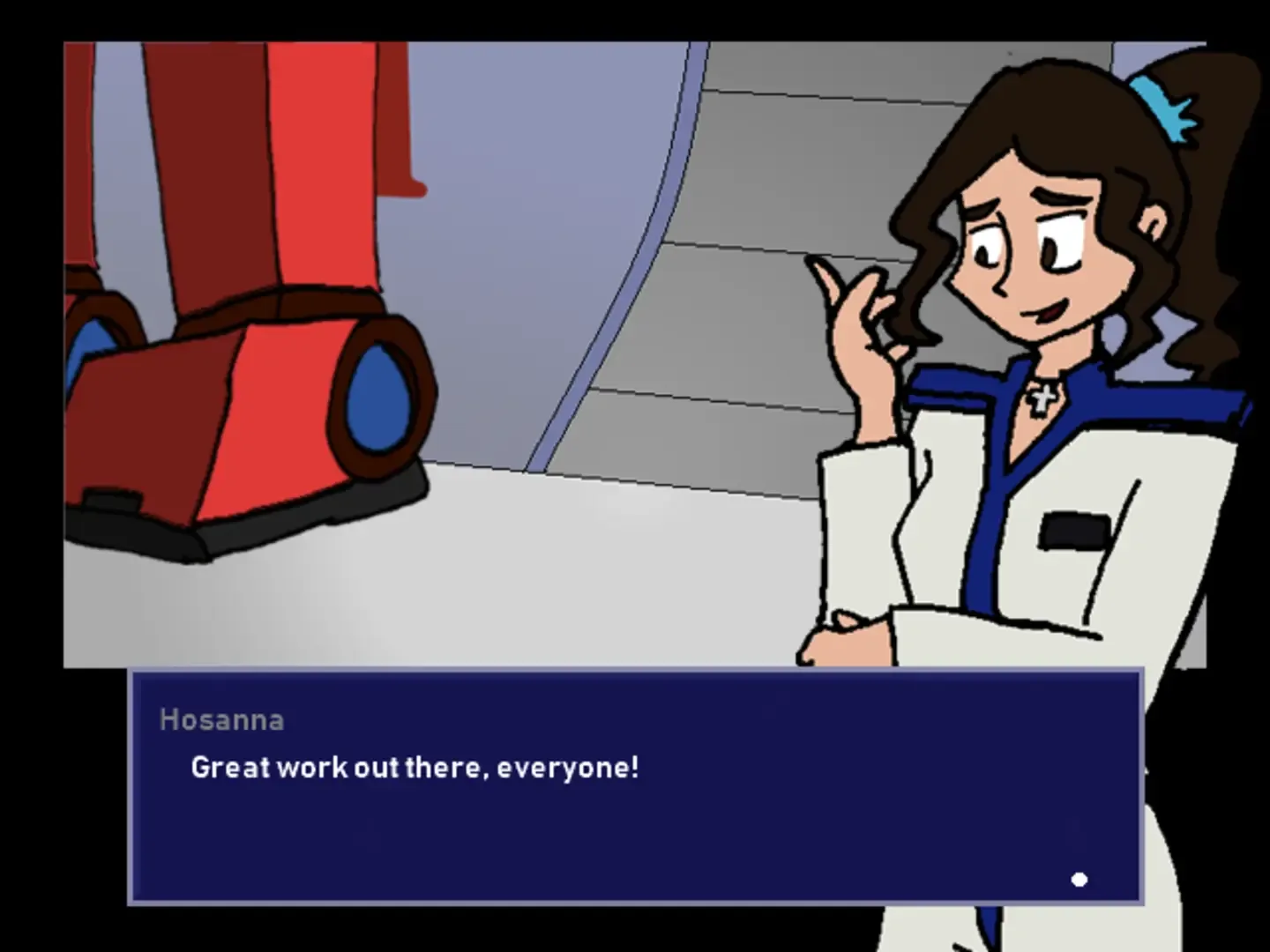
Task: Click the dialogue text line
Action: (414, 767)
